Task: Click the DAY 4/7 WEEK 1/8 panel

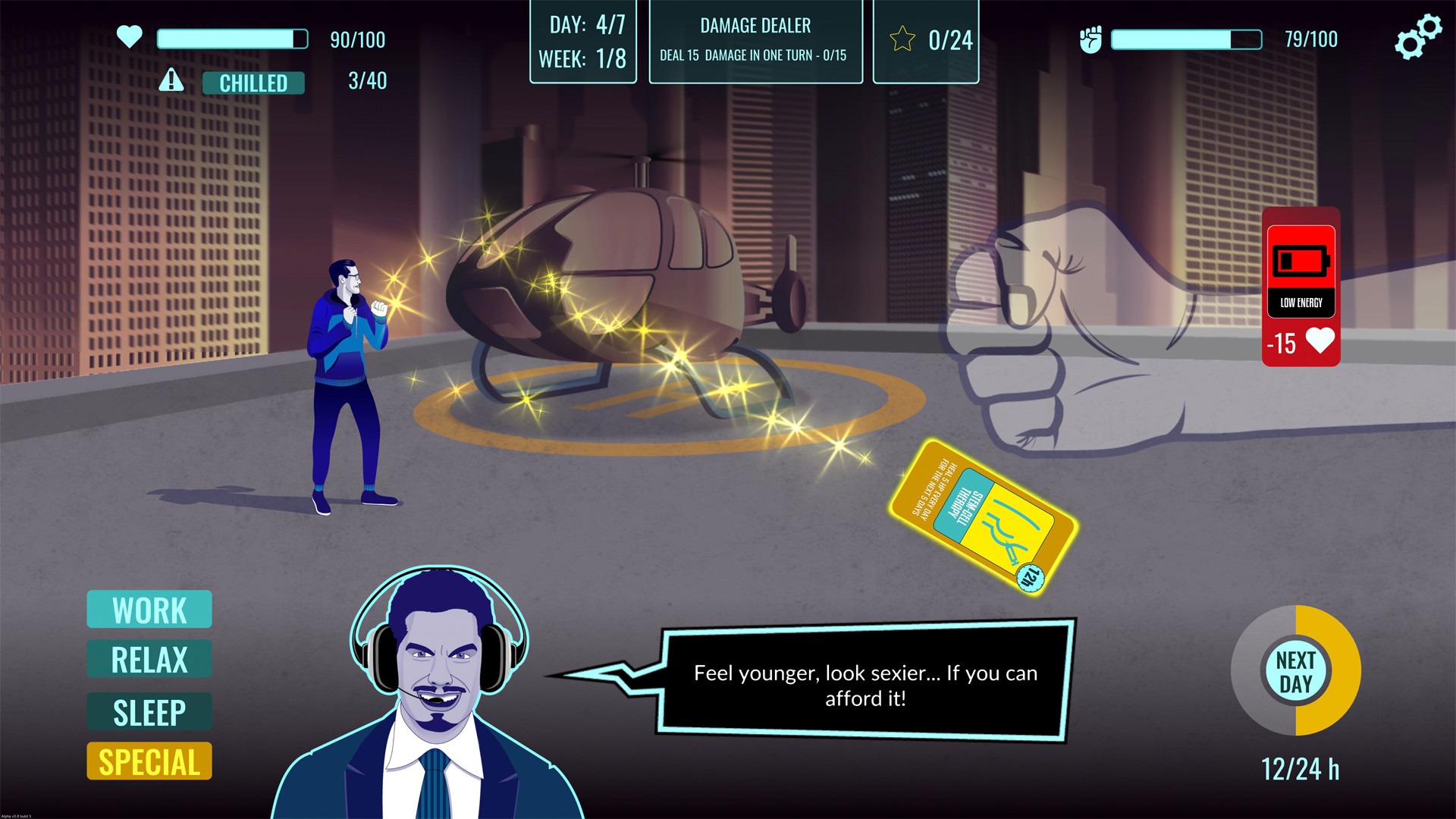Action: [582, 42]
